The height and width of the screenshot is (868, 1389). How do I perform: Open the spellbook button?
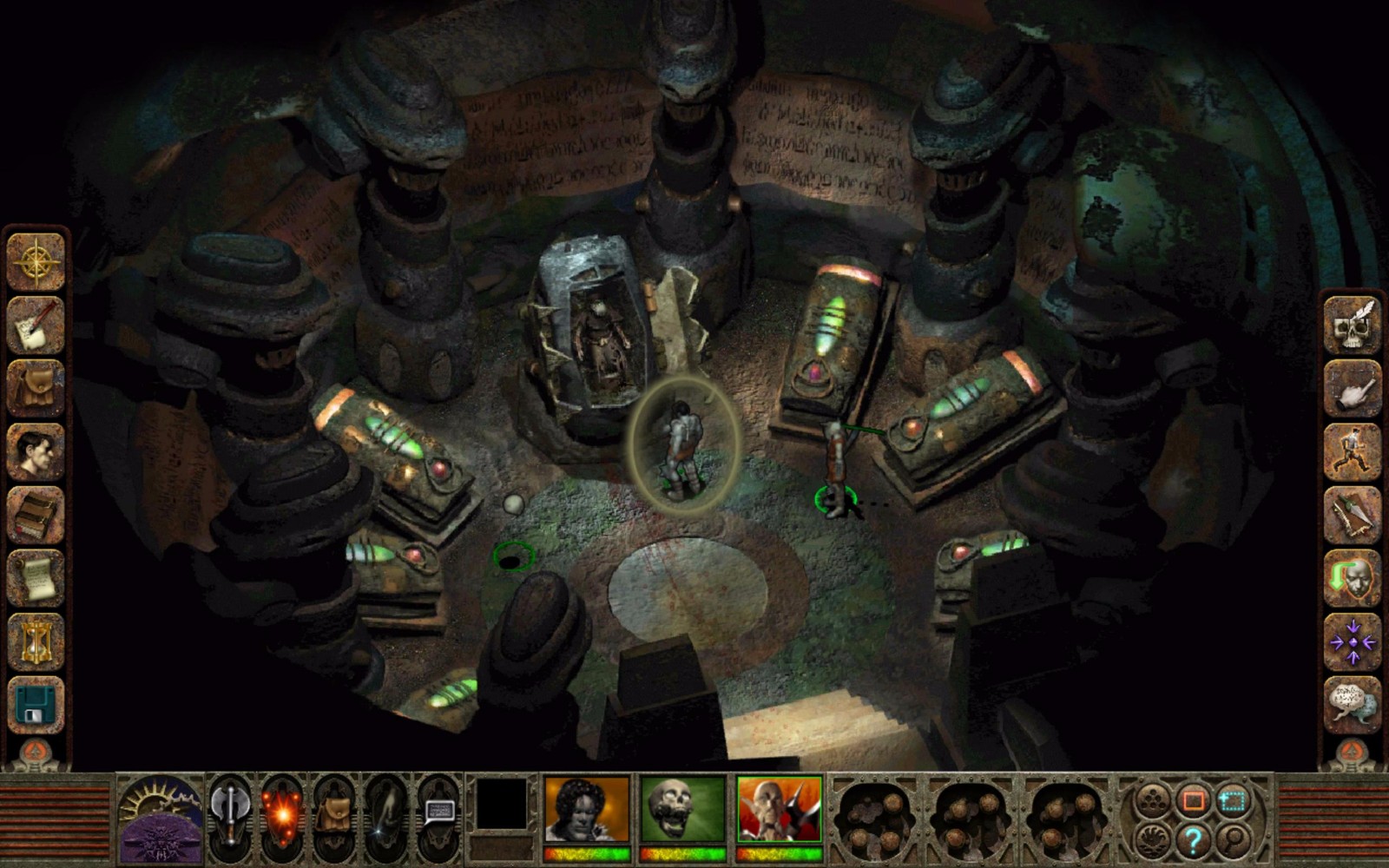(36, 515)
